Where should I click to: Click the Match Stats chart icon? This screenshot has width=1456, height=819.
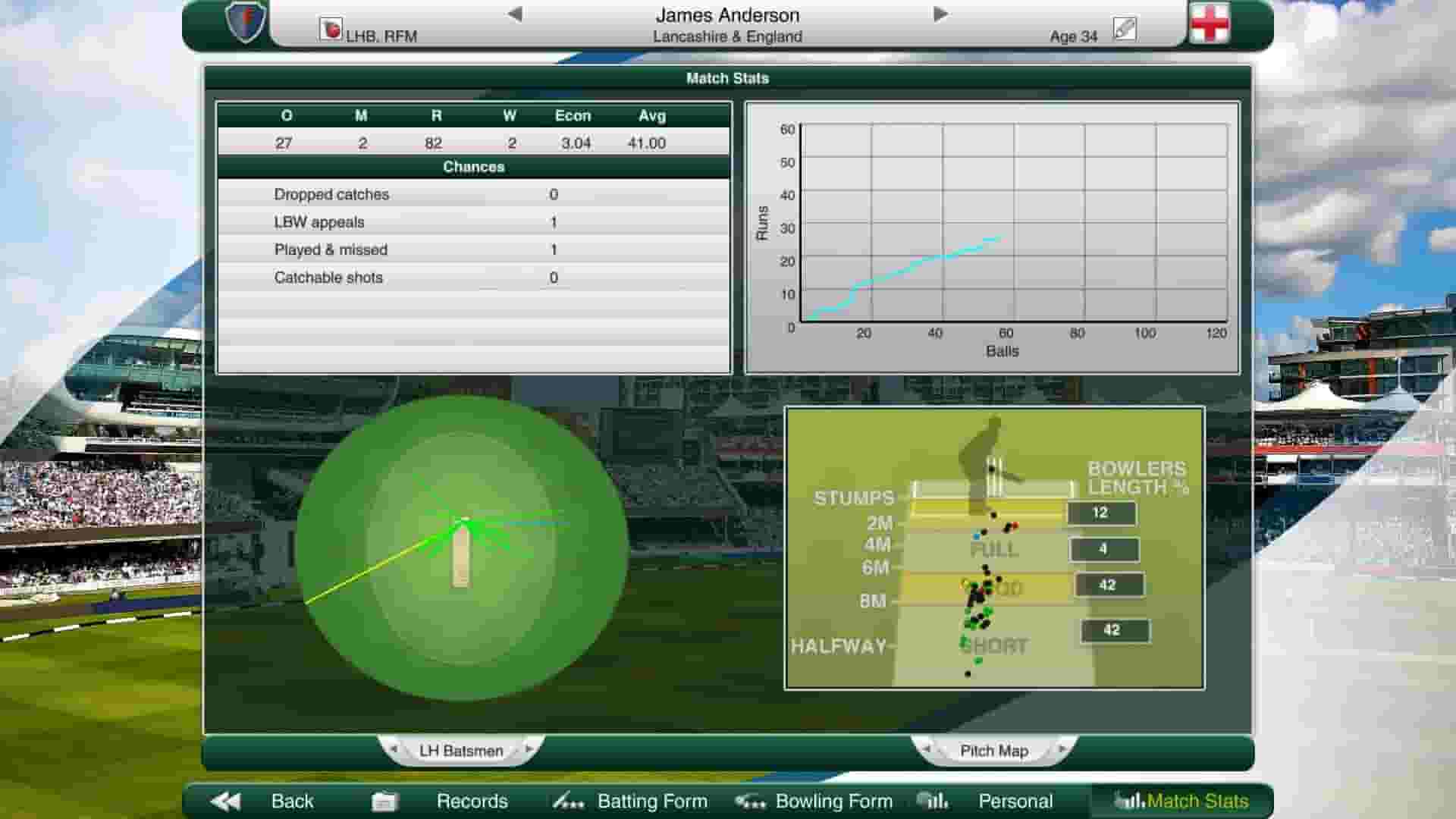1128,801
